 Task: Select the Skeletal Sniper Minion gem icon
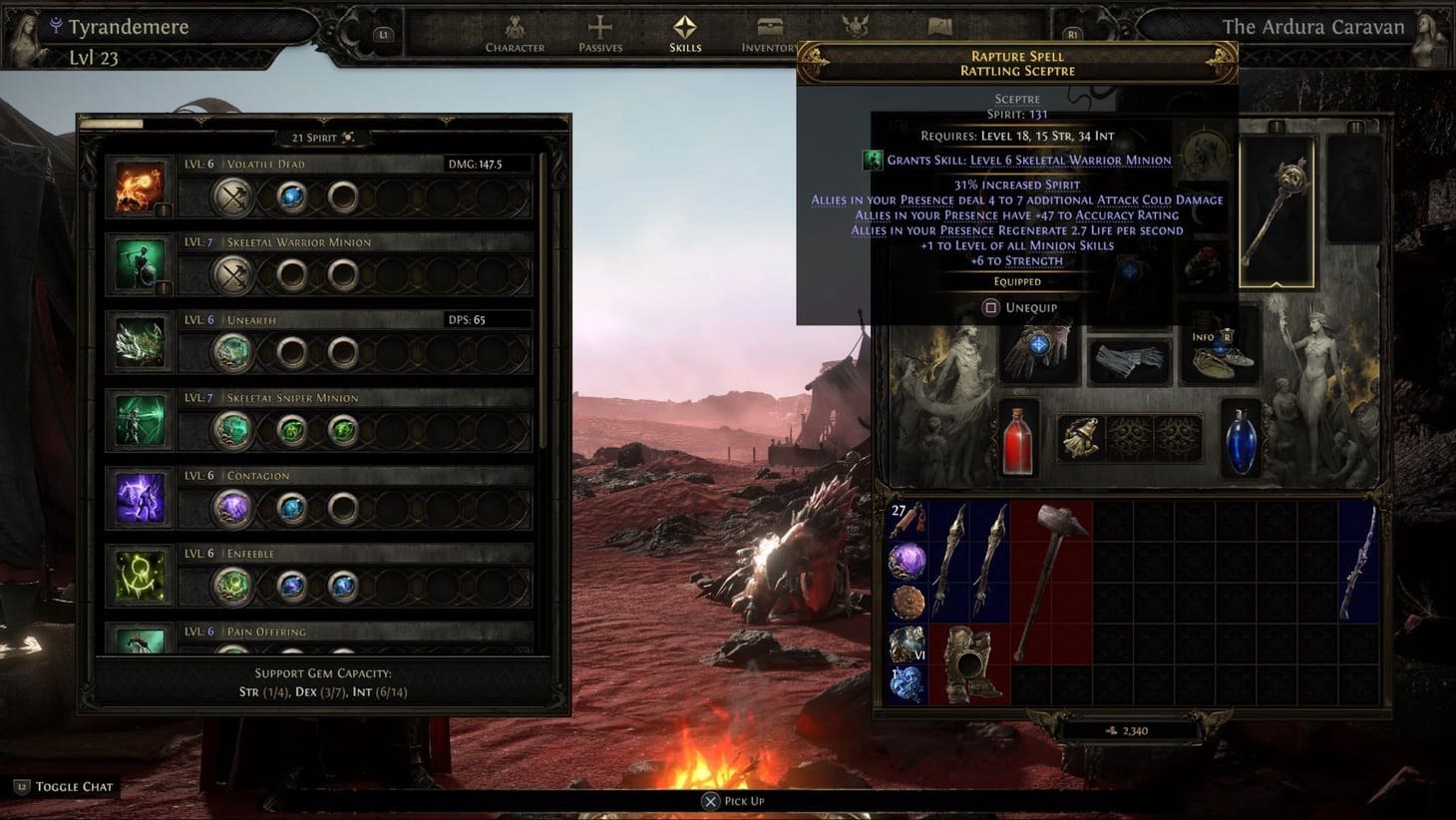pos(140,419)
